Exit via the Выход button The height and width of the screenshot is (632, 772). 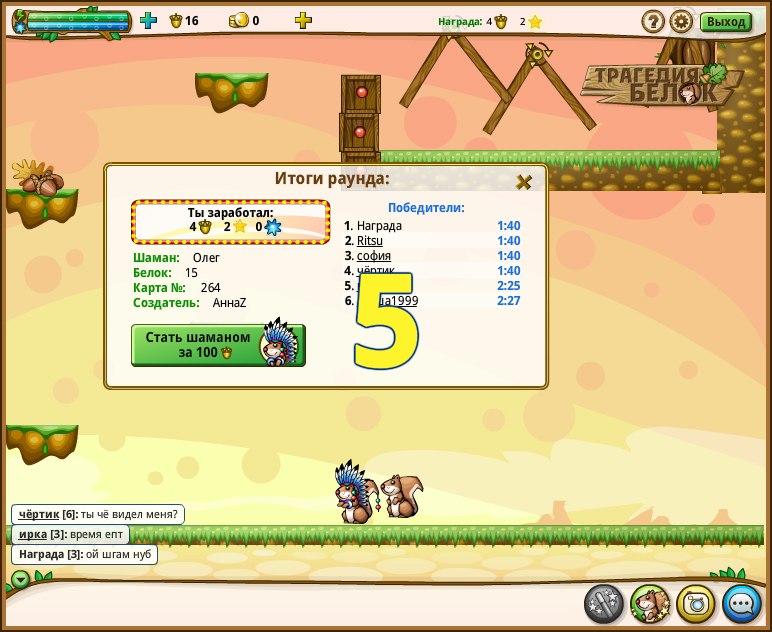(726, 21)
